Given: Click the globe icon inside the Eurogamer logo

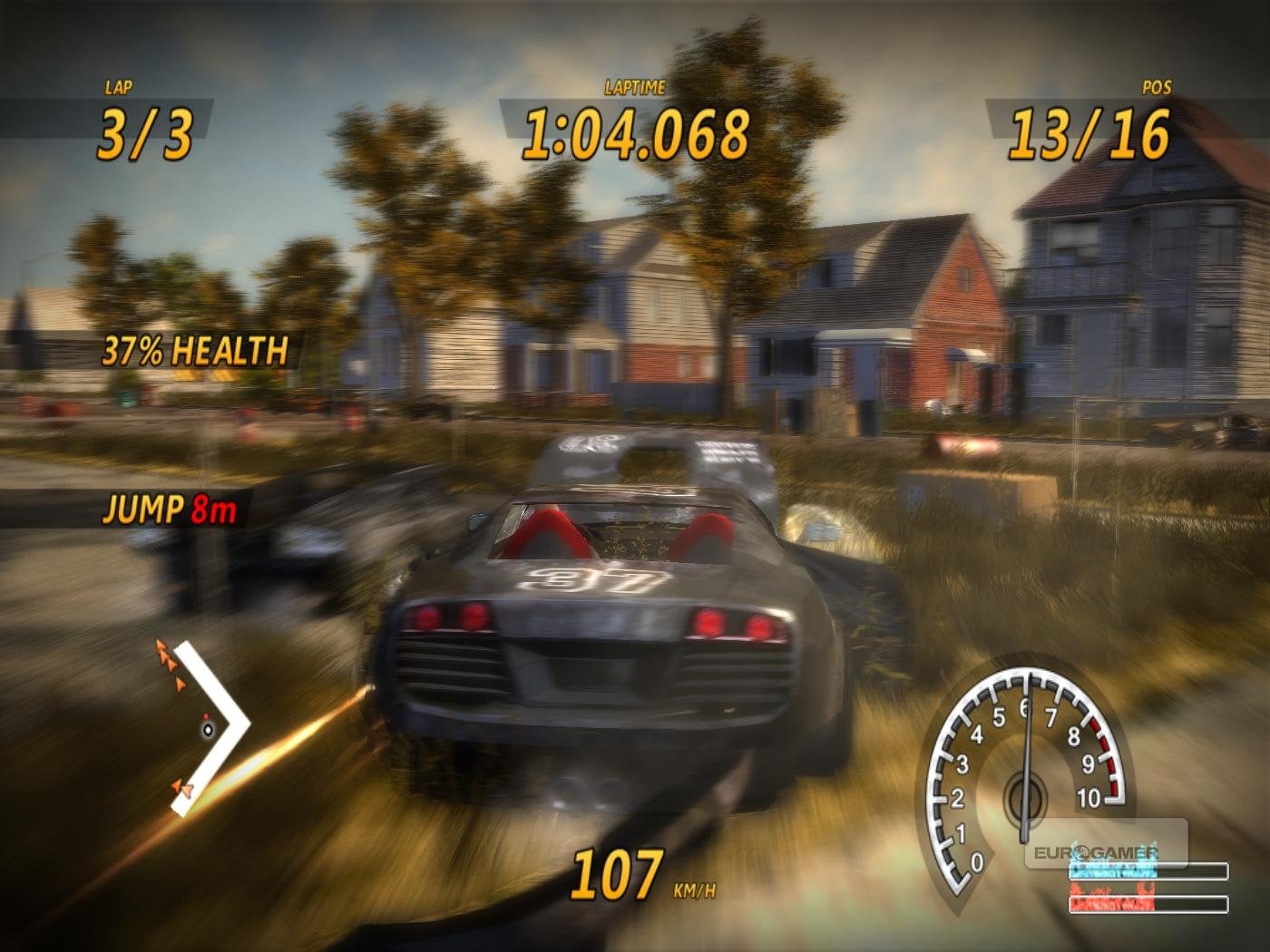Looking at the screenshot, I should (x=1083, y=853).
